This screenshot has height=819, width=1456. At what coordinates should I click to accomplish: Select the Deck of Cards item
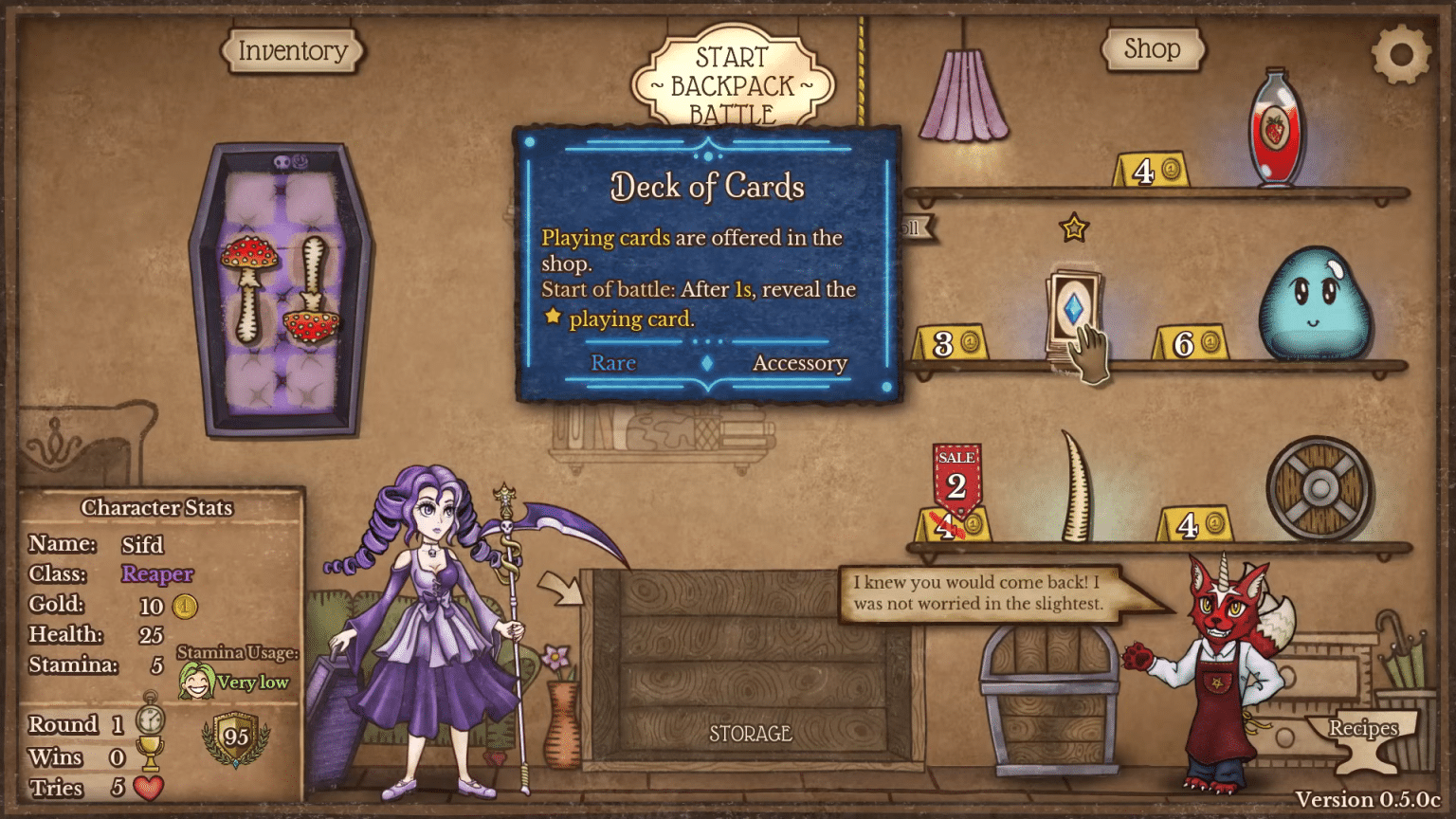pos(1074,308)
